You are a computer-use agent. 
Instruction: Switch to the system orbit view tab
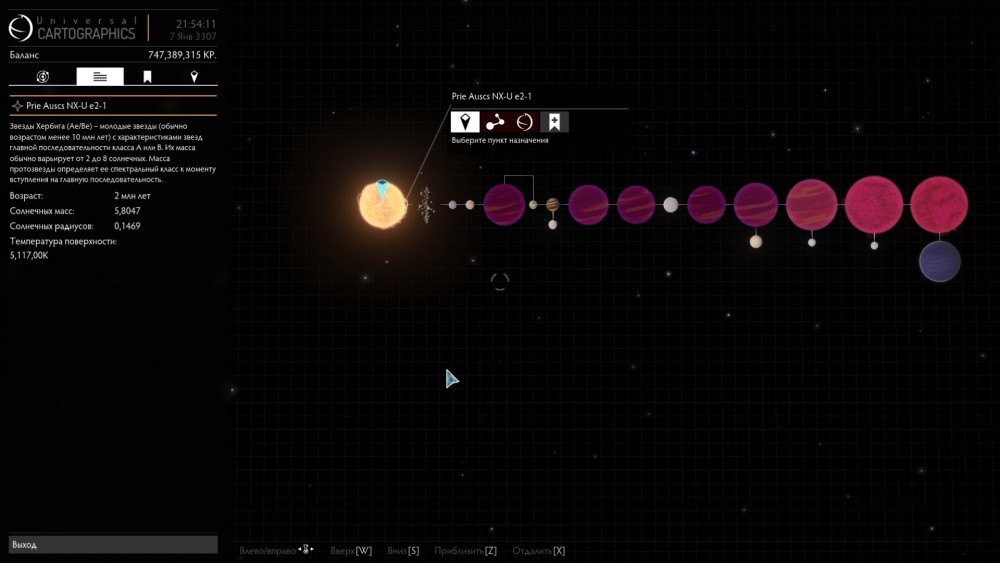43,77
